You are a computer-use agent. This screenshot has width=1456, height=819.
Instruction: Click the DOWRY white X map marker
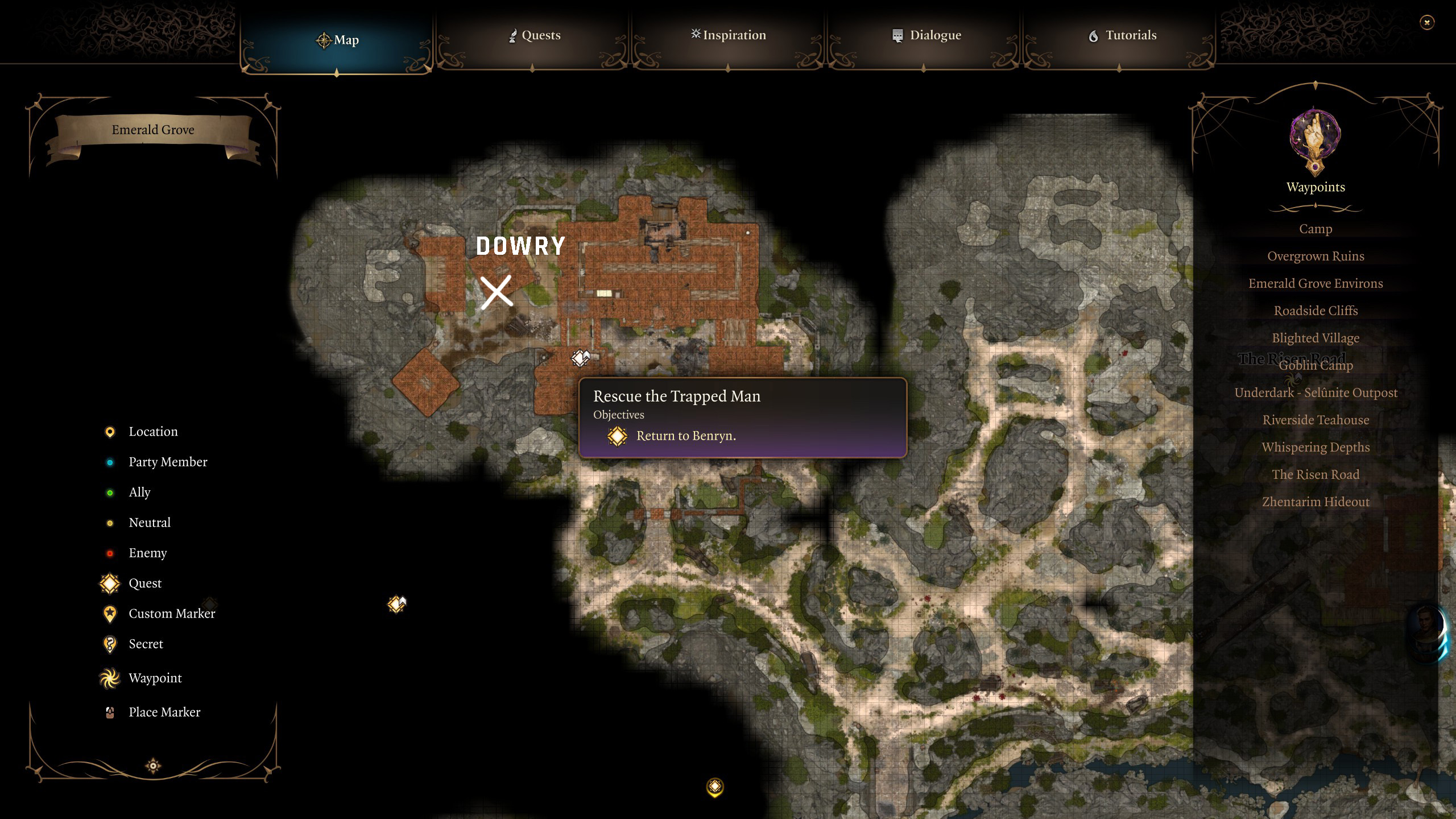click(x=496, y=292)
